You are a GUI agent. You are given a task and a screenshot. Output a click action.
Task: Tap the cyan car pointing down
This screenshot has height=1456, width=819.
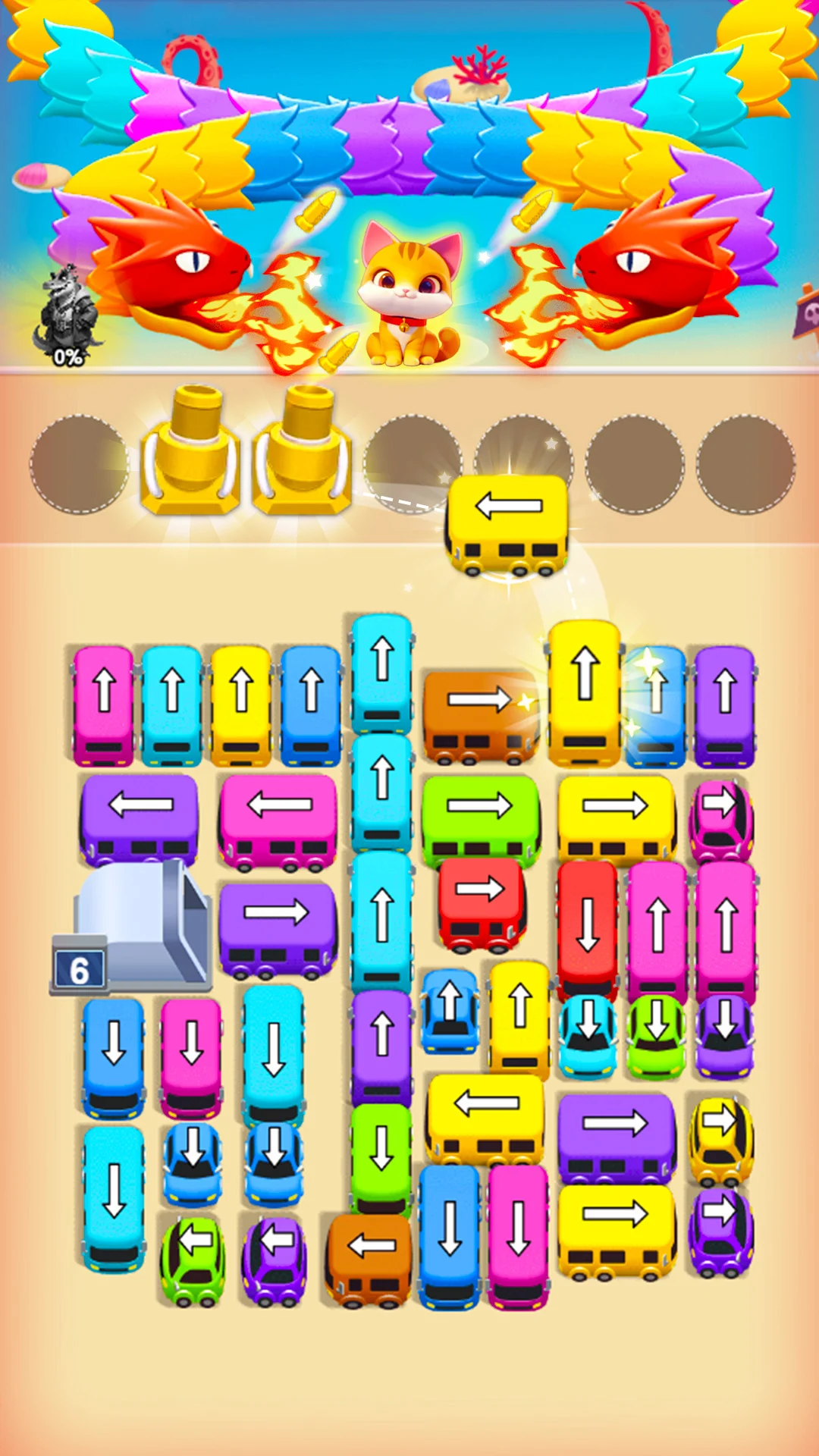pyautogui.click(x=588, y=1035)
